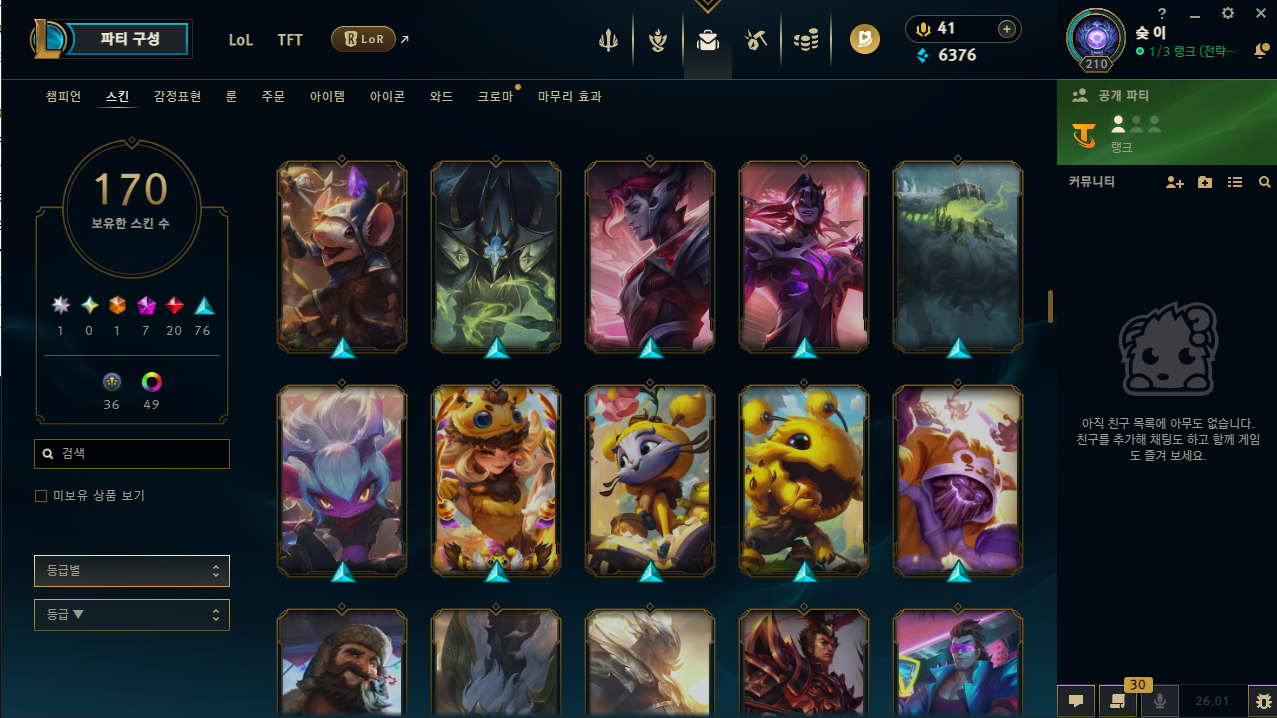
Task: Open the 룬 tab
Action: [x=231, y=97]
